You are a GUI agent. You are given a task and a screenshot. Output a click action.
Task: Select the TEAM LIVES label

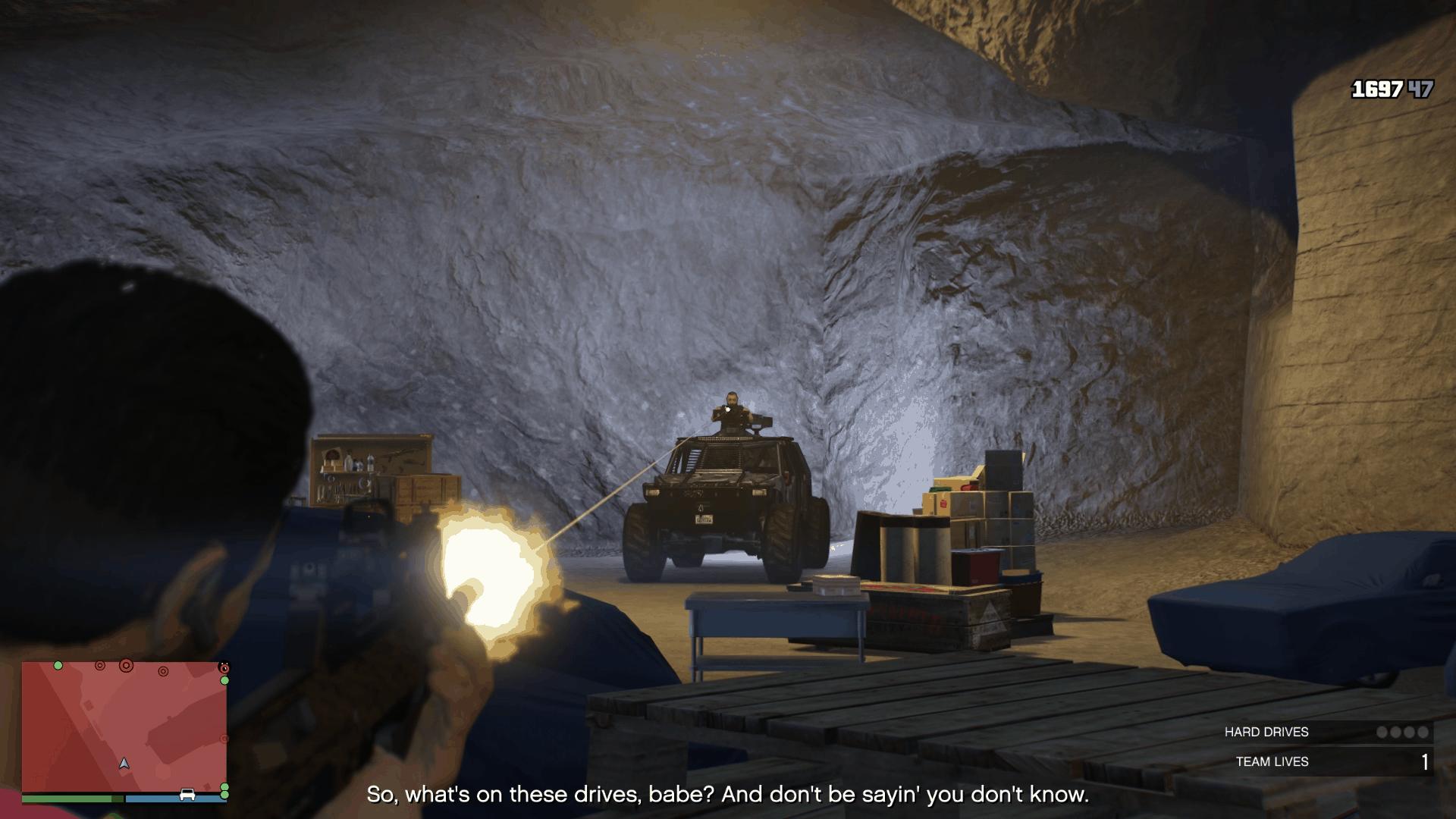click(x=1272, y=761)
